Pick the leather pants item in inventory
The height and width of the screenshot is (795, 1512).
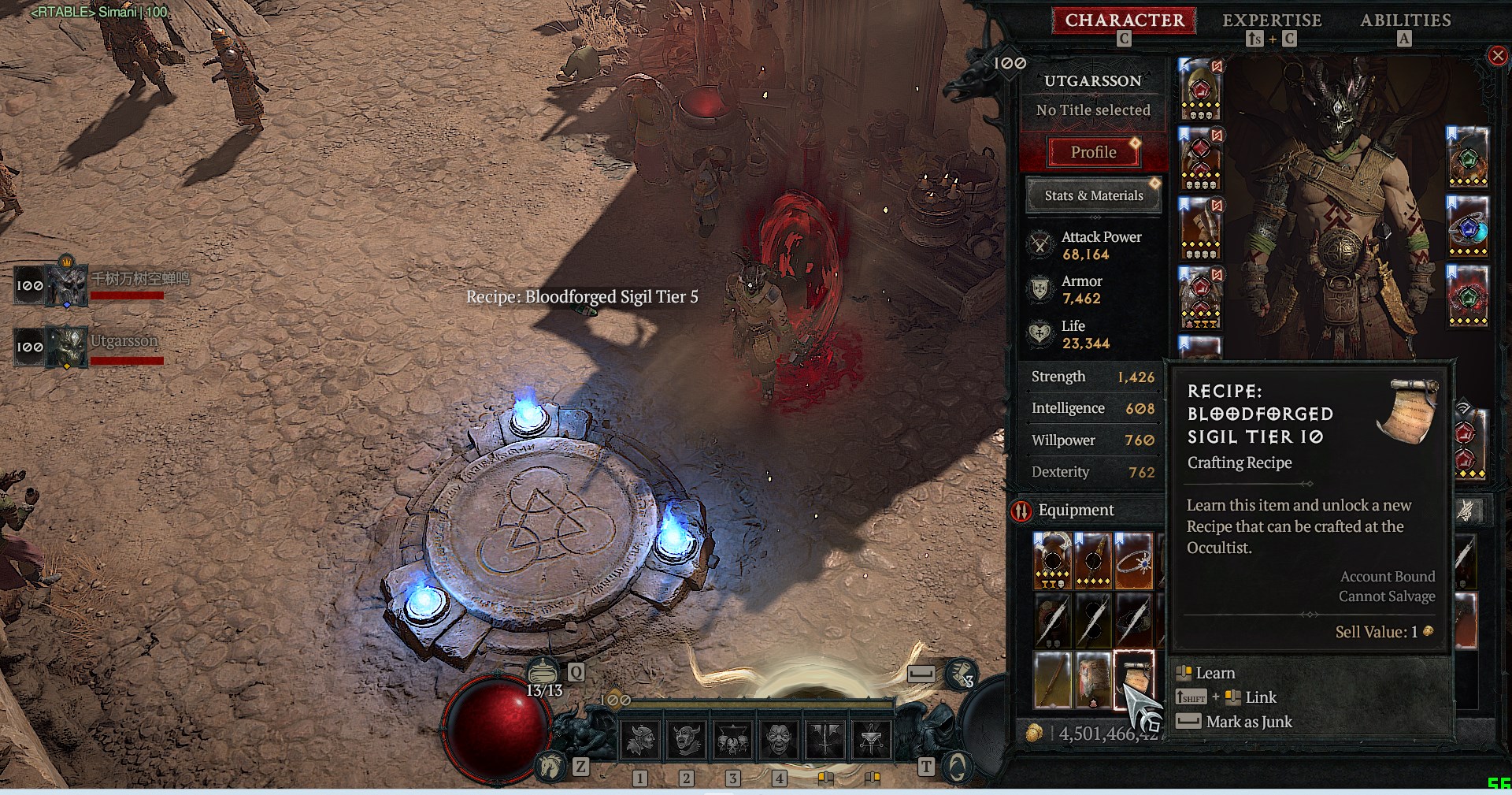(1093, 680)
